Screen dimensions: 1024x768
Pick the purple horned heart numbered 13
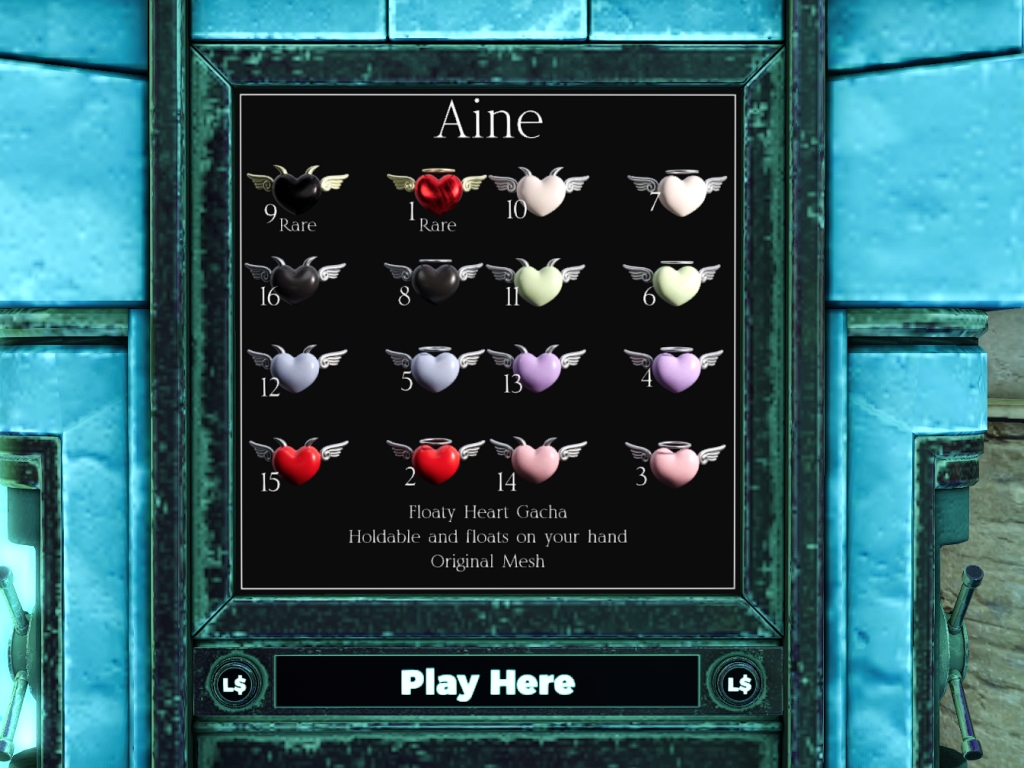click(x=538, y=371)
